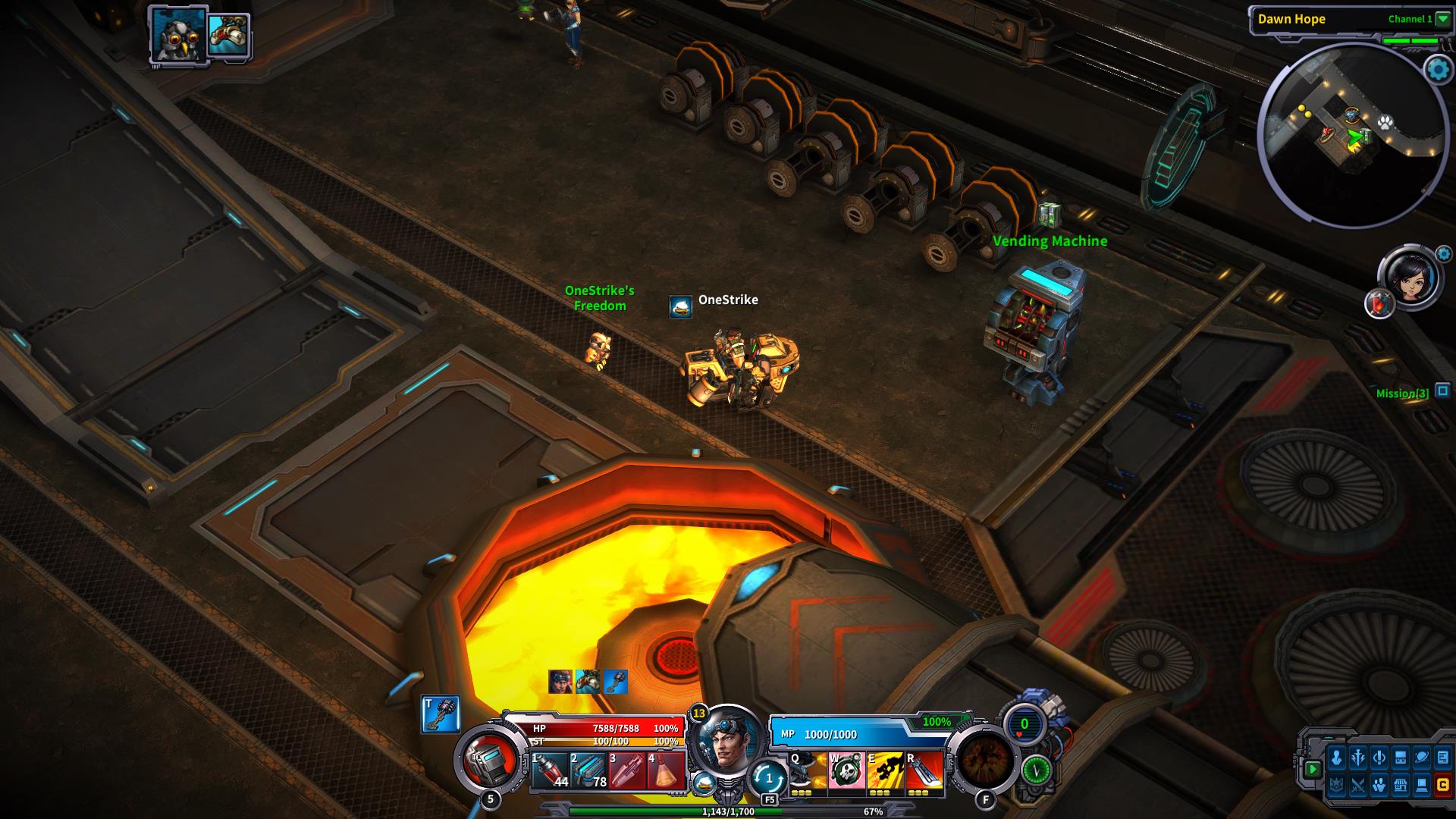1456x819 pixels.
Task: Open the shop storefront menu icon
Action: coord(1400,786)
